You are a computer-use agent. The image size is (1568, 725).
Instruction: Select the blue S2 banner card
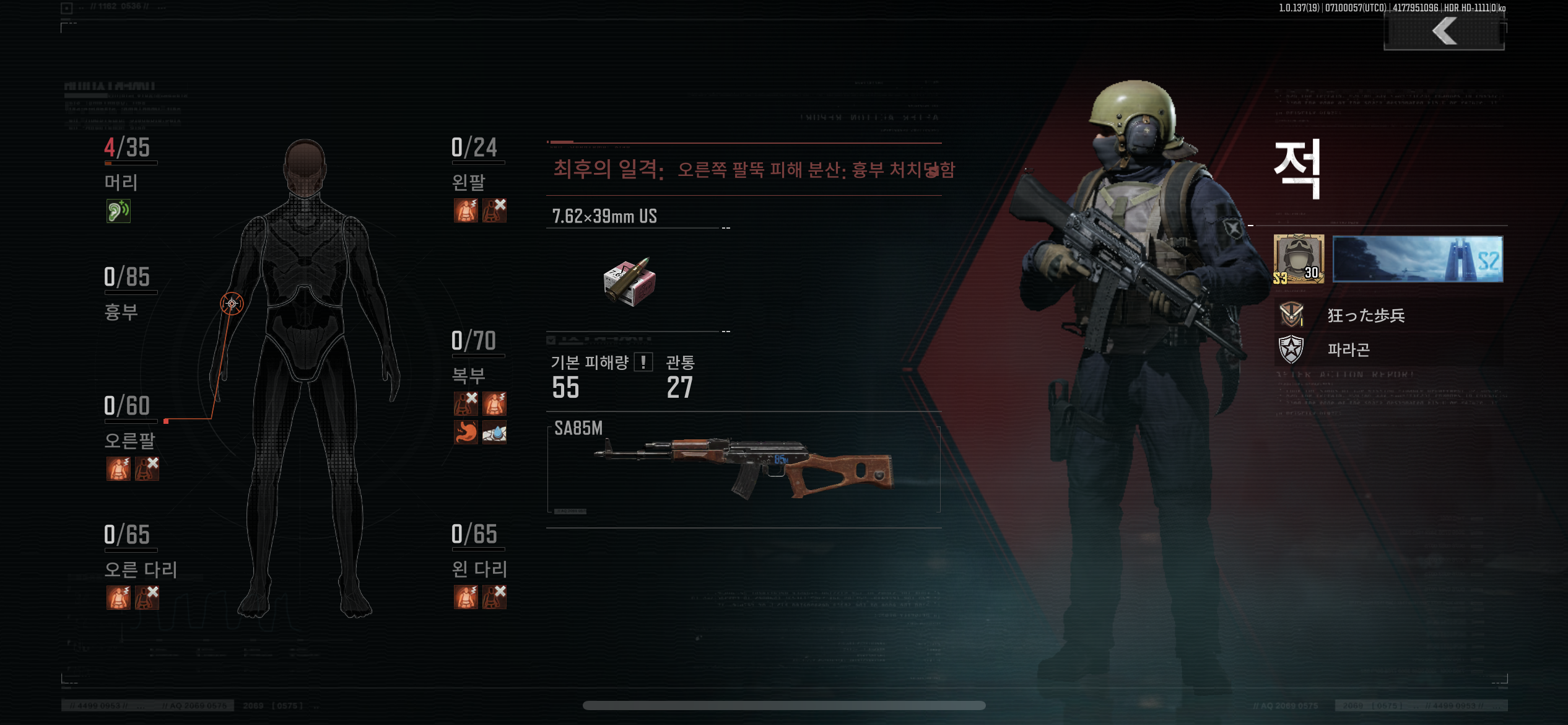pos(1417,259)
